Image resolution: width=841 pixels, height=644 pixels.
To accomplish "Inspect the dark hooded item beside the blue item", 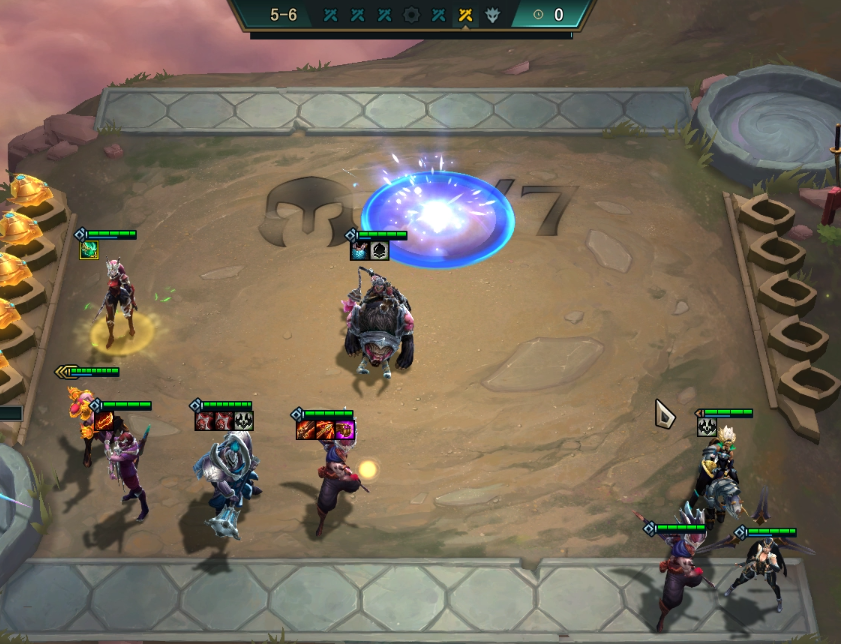I will point(379,250).
